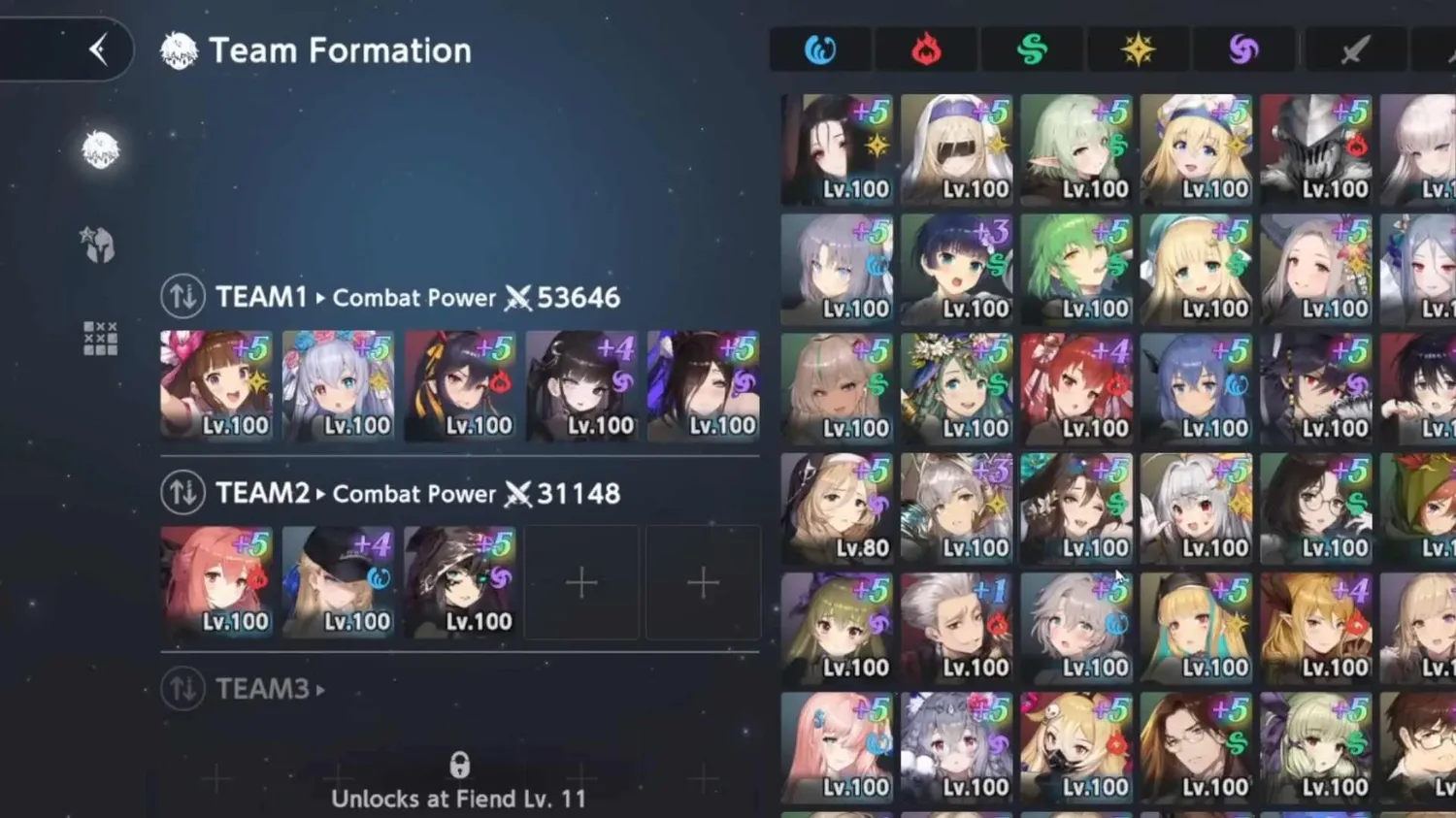
Task: Add a character to TEAM2's empty plus slot
Action: [x=581, y=582]
